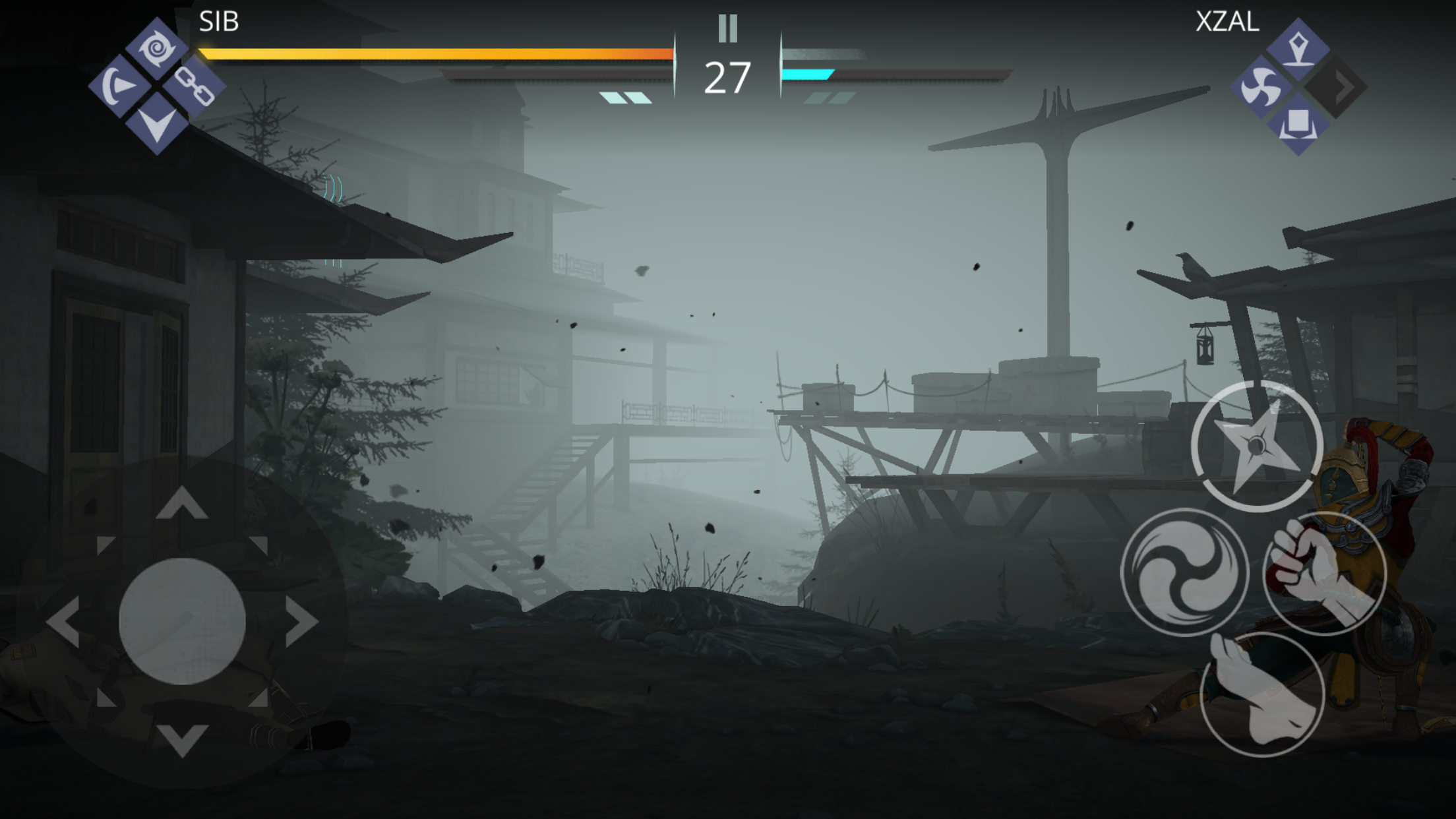The width and height of the screenshot is (1456, 819).
Task: Select SIB's chain link perk icon
Action: coord(195,86)
